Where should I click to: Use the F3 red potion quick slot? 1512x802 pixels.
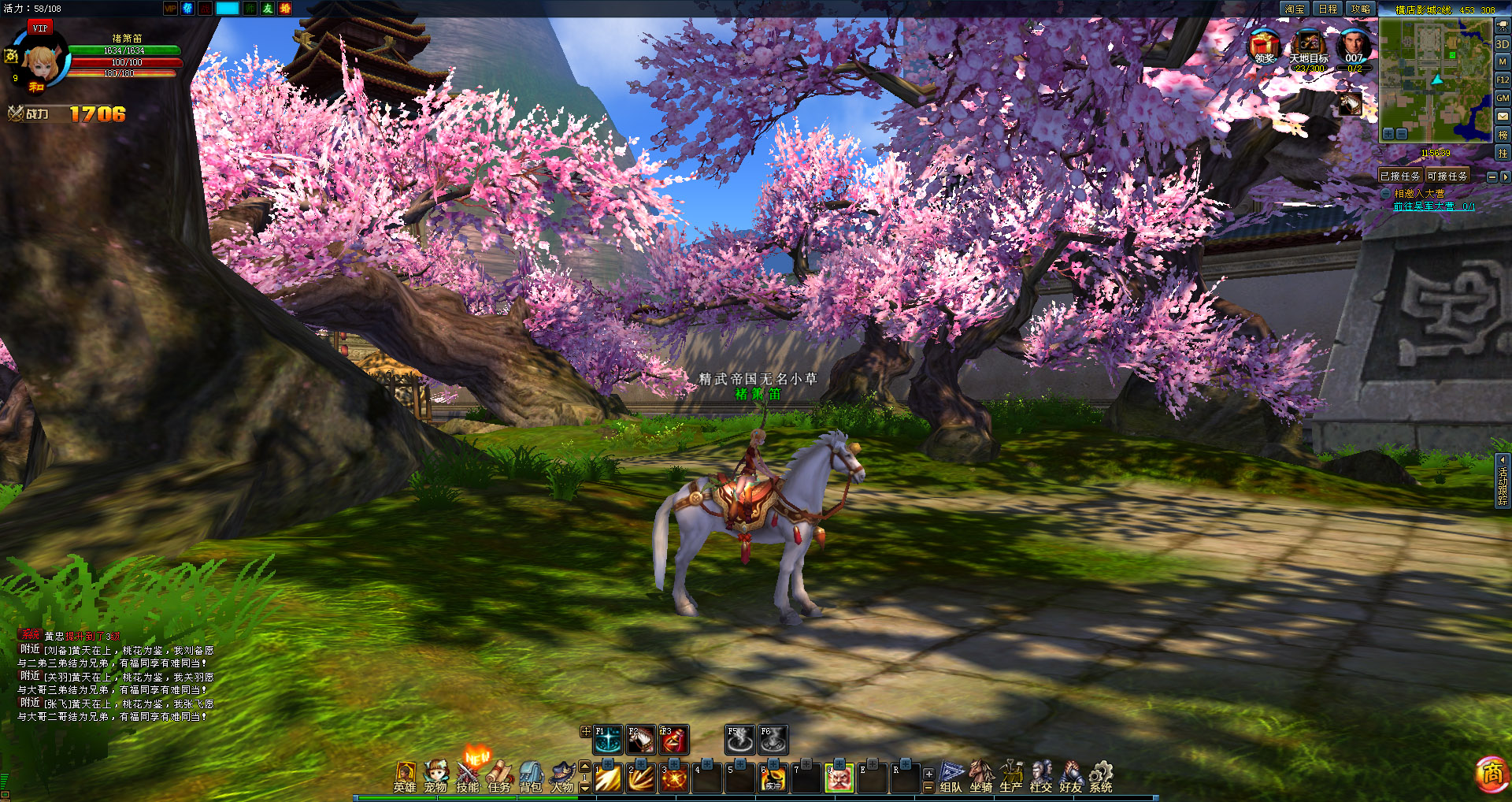click(x=673, y=740)
